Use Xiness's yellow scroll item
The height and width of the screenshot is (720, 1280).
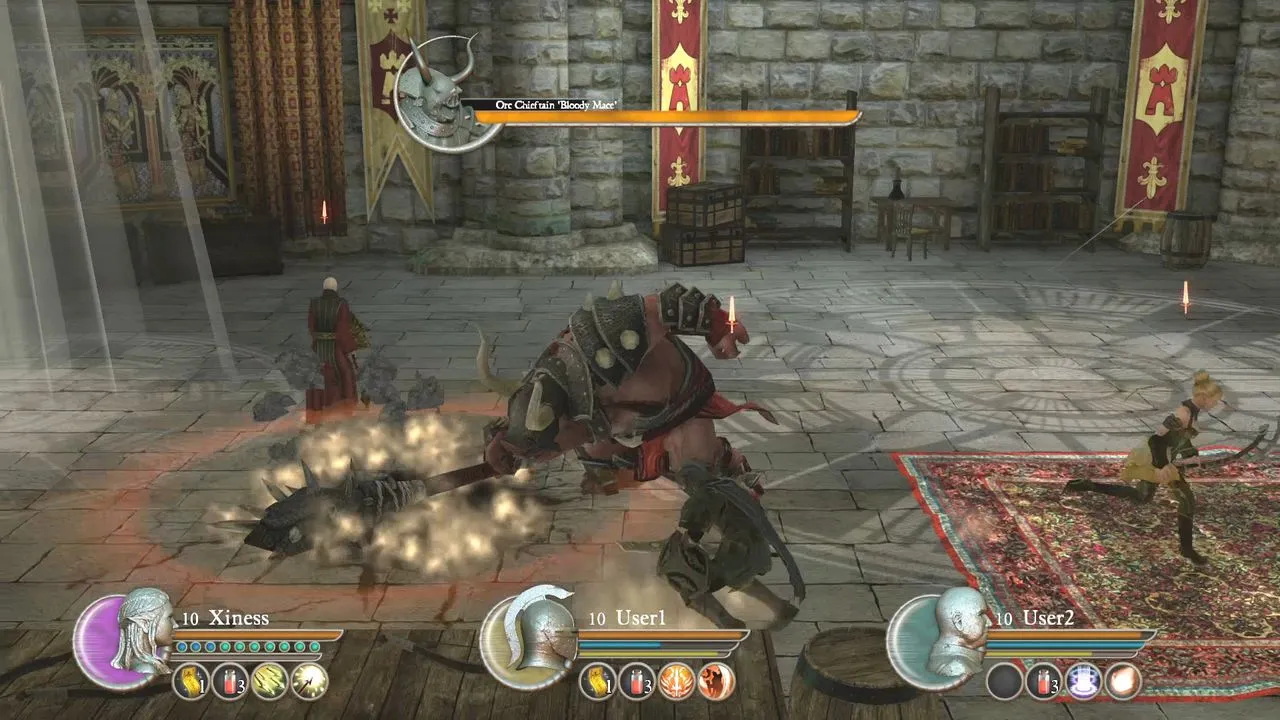[191, 681]
